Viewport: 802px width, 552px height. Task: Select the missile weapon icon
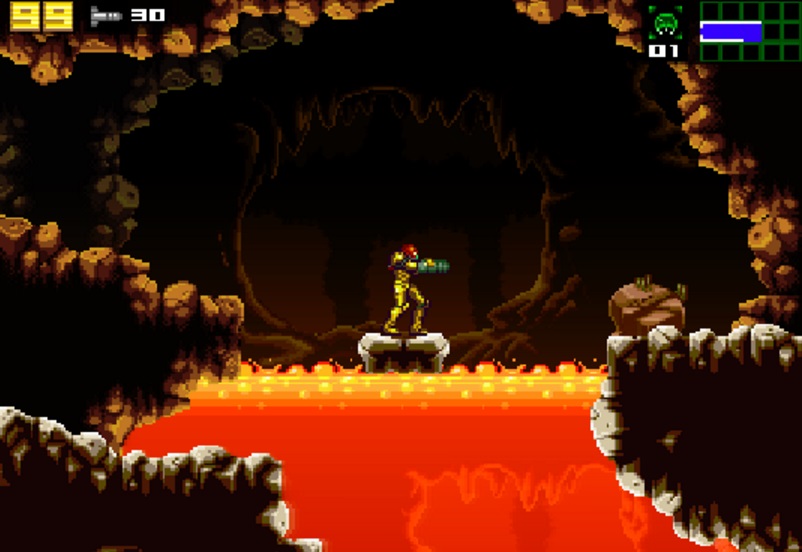pos(105,16)
